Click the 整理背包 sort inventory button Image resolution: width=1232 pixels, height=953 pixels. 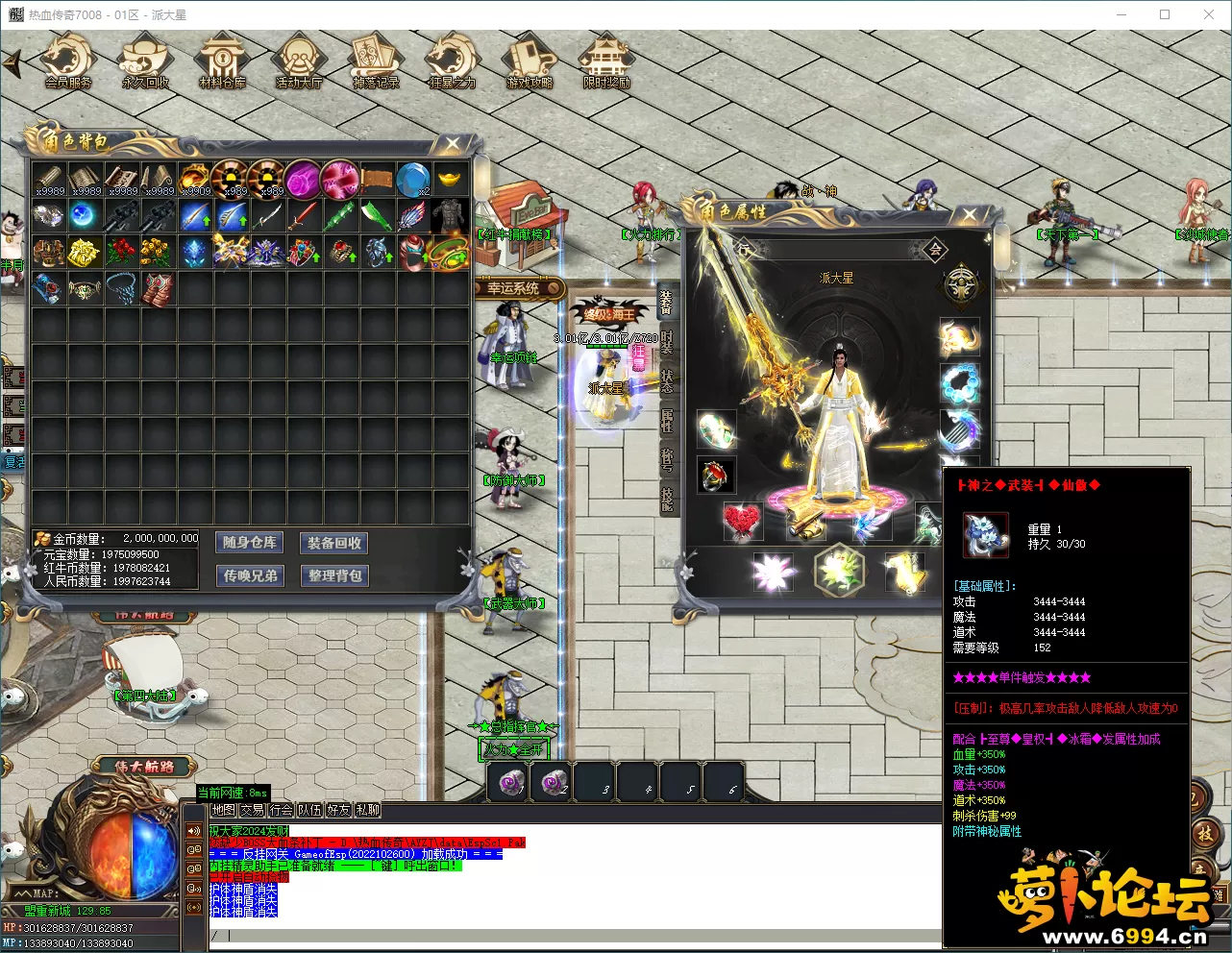pos(334,575)
